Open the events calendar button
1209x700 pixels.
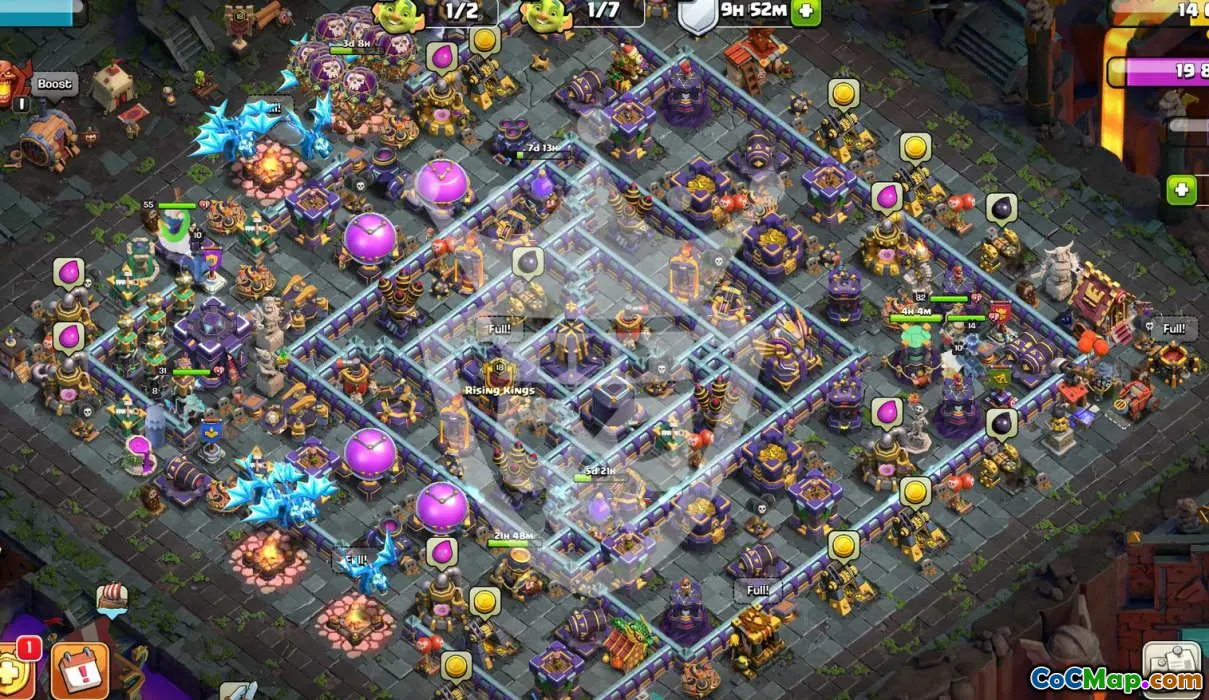[80, 670]
